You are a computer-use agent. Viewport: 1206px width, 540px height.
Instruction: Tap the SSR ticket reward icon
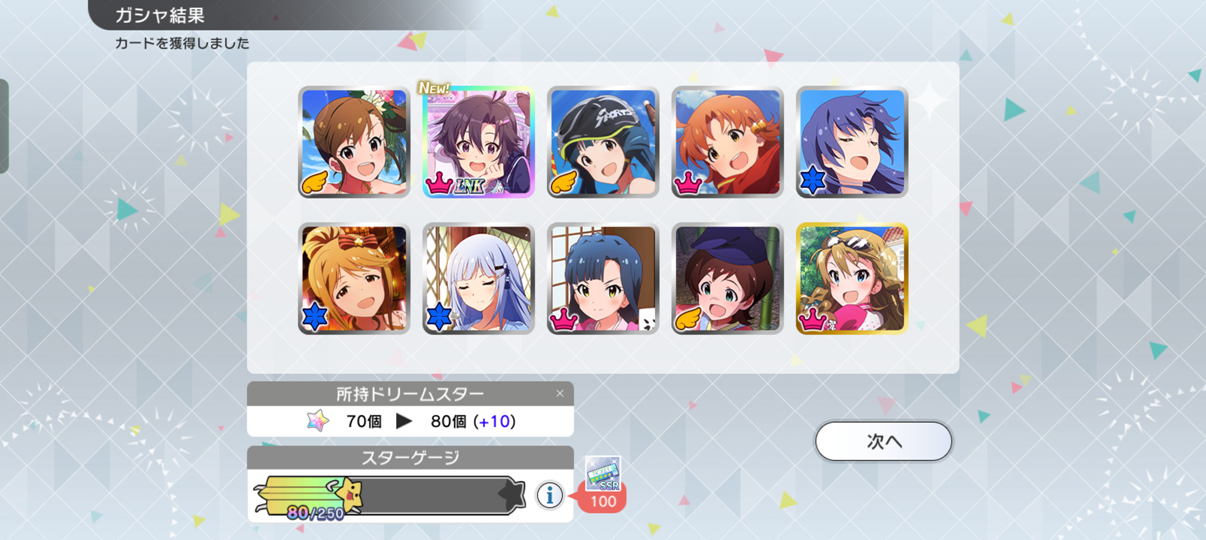coord(603,472)
